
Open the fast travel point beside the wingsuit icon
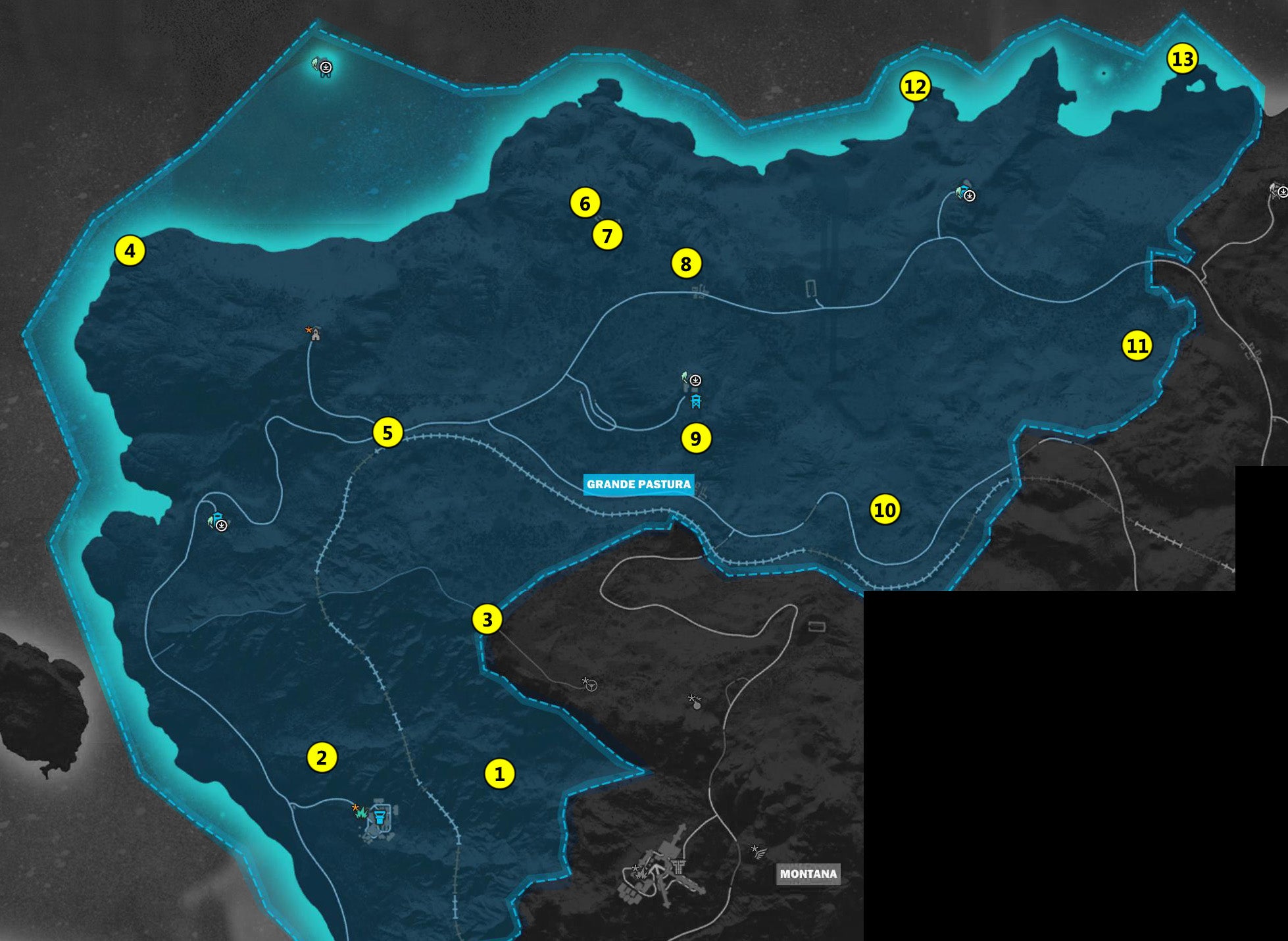point(695,381)
